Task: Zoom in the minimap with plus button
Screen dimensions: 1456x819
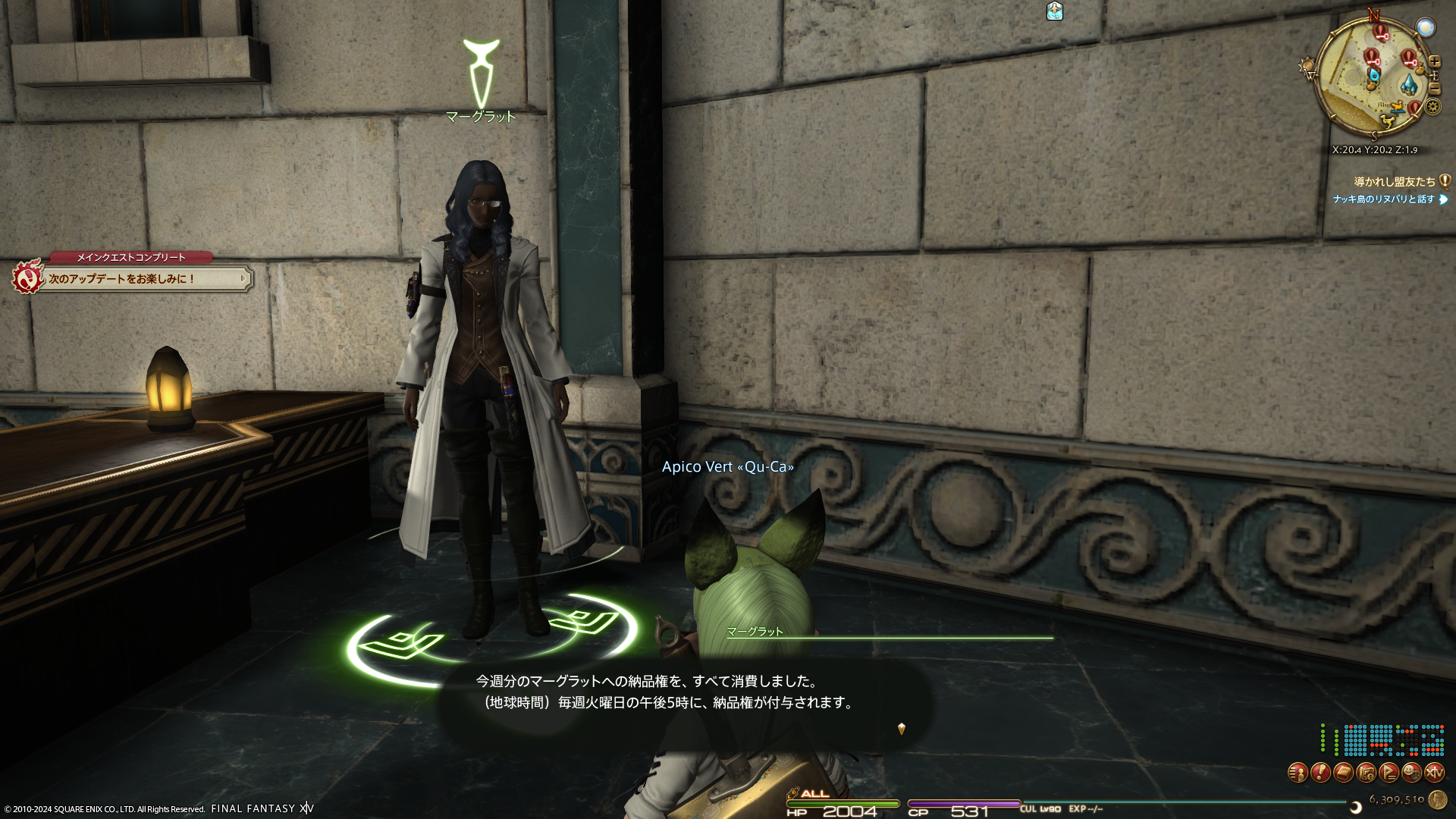Action: click(x=1435, y=62)
